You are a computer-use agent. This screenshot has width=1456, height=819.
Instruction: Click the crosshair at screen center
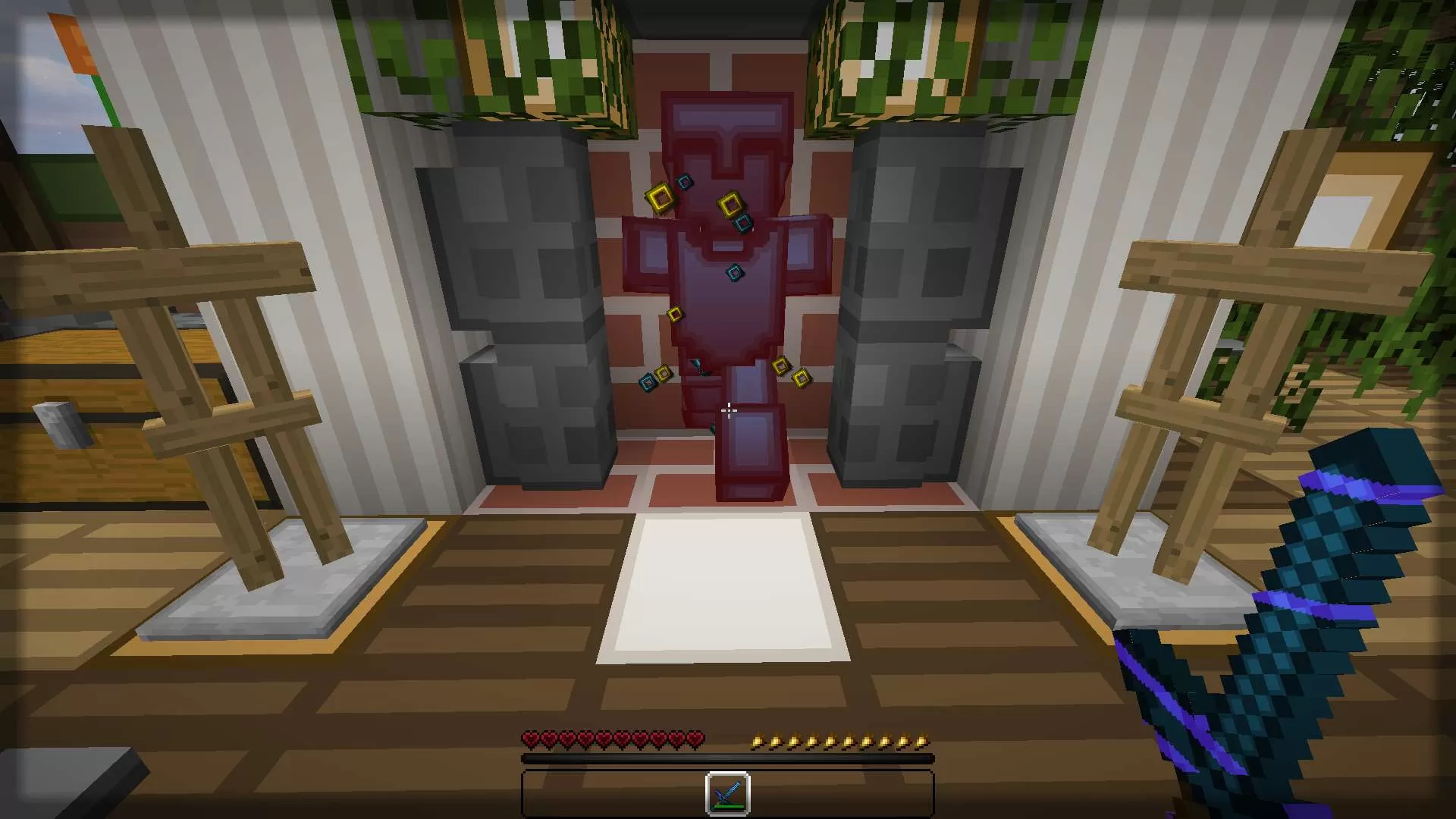tap(728, 409)
